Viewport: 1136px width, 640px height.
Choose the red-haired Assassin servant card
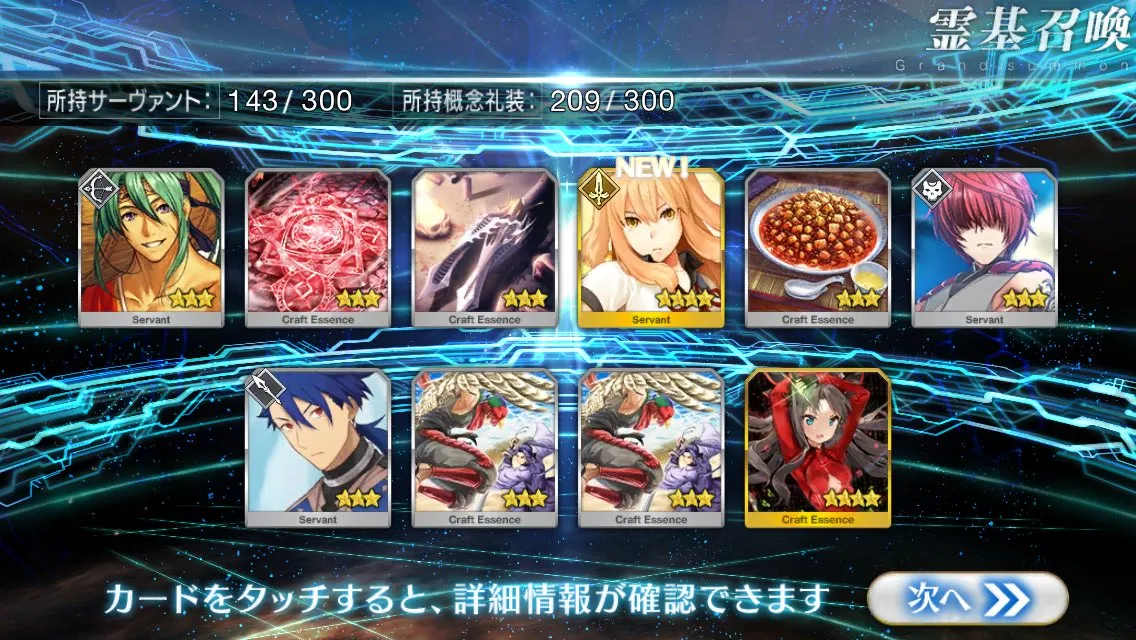coord(984,248)
